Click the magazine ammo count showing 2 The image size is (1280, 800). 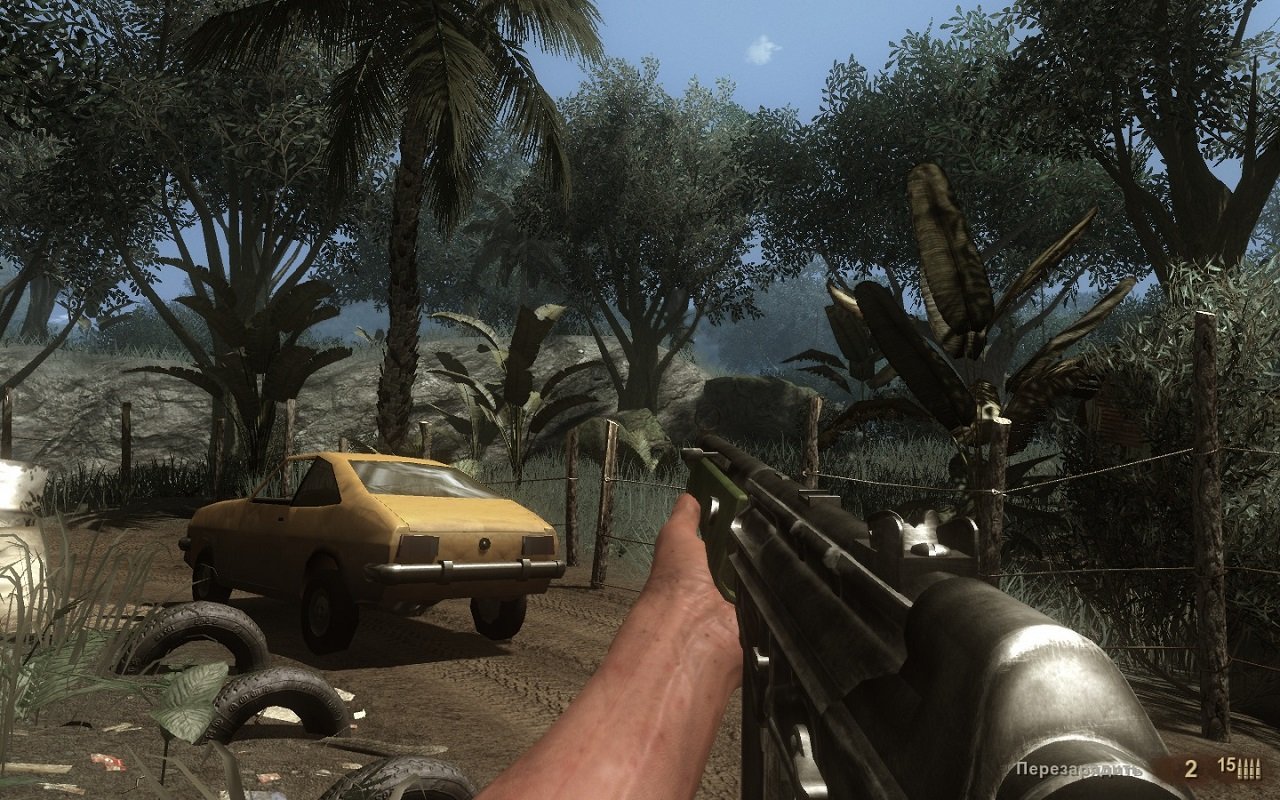click(1191, 768)
